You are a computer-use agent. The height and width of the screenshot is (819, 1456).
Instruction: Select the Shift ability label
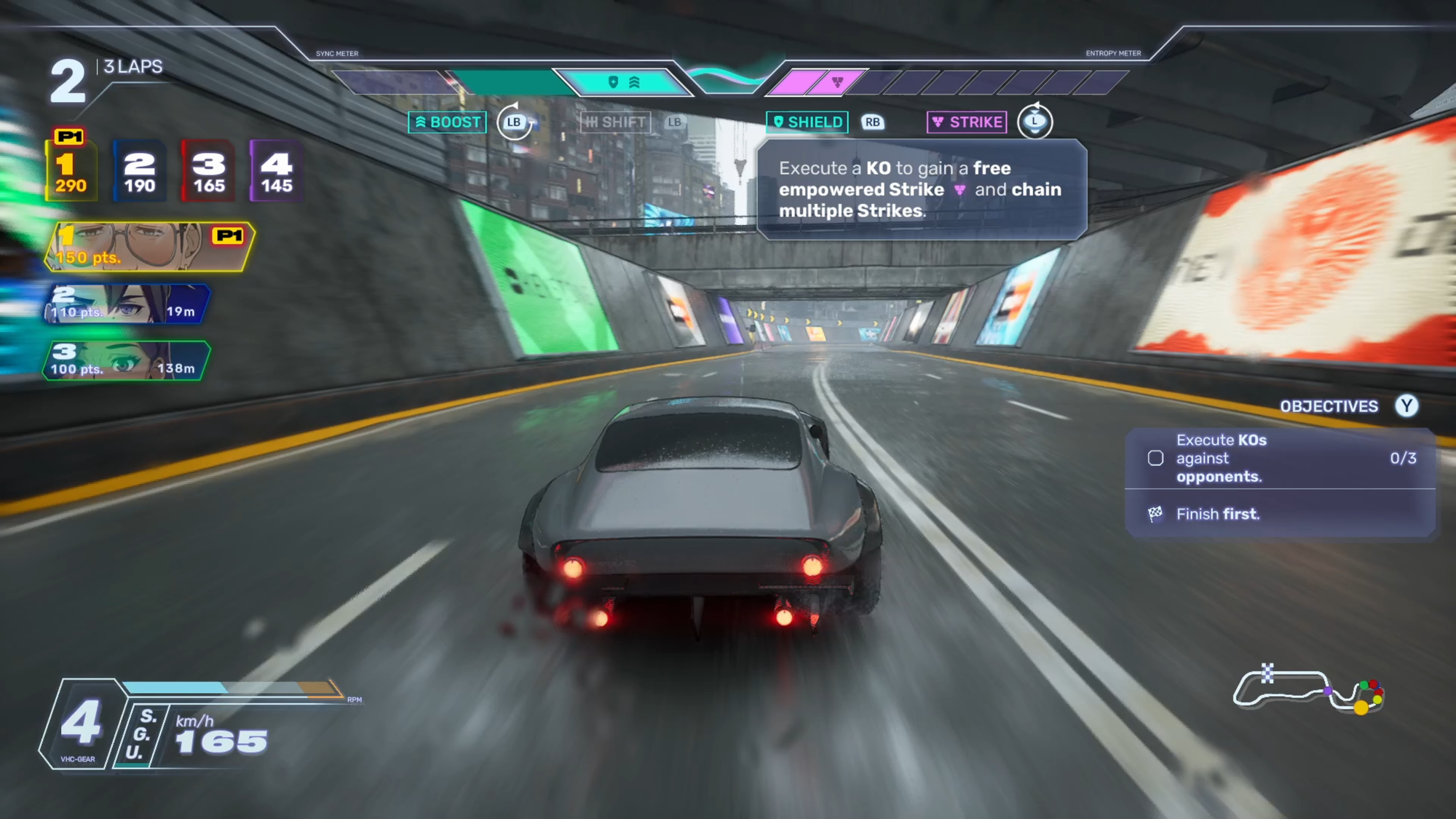616,122
